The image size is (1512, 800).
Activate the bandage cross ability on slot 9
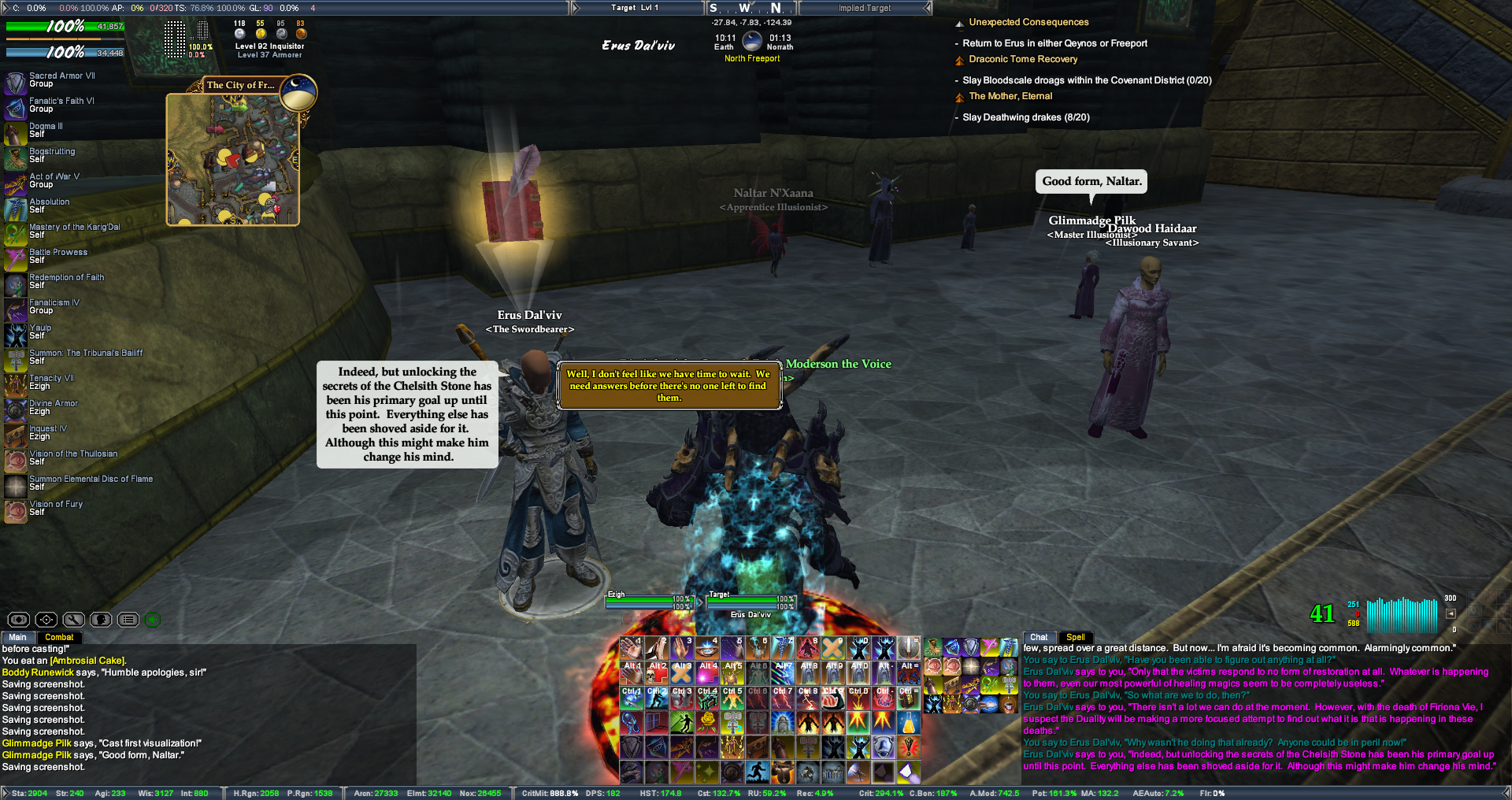pos(832,648)
